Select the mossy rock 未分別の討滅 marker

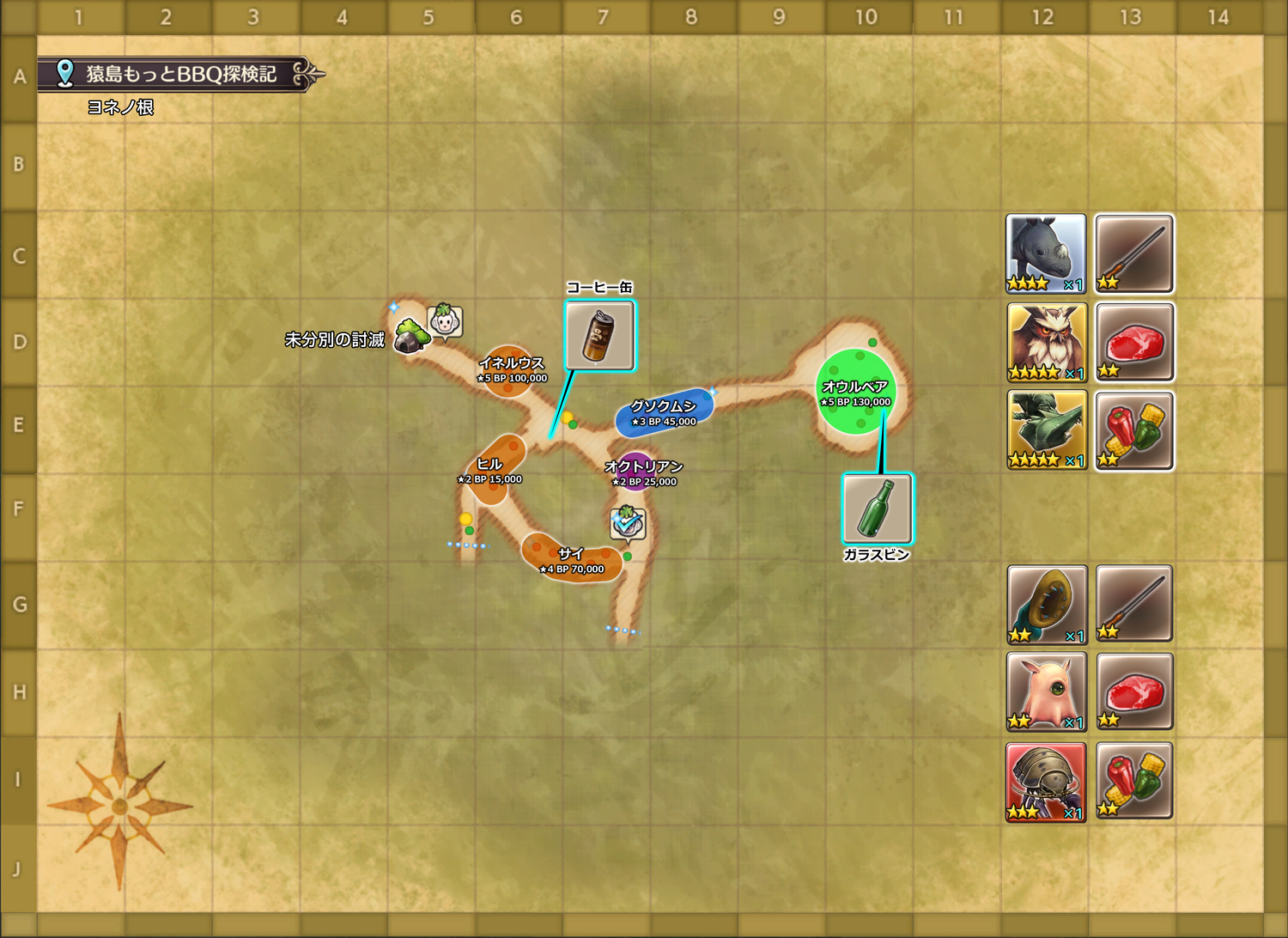pos(411,337)
